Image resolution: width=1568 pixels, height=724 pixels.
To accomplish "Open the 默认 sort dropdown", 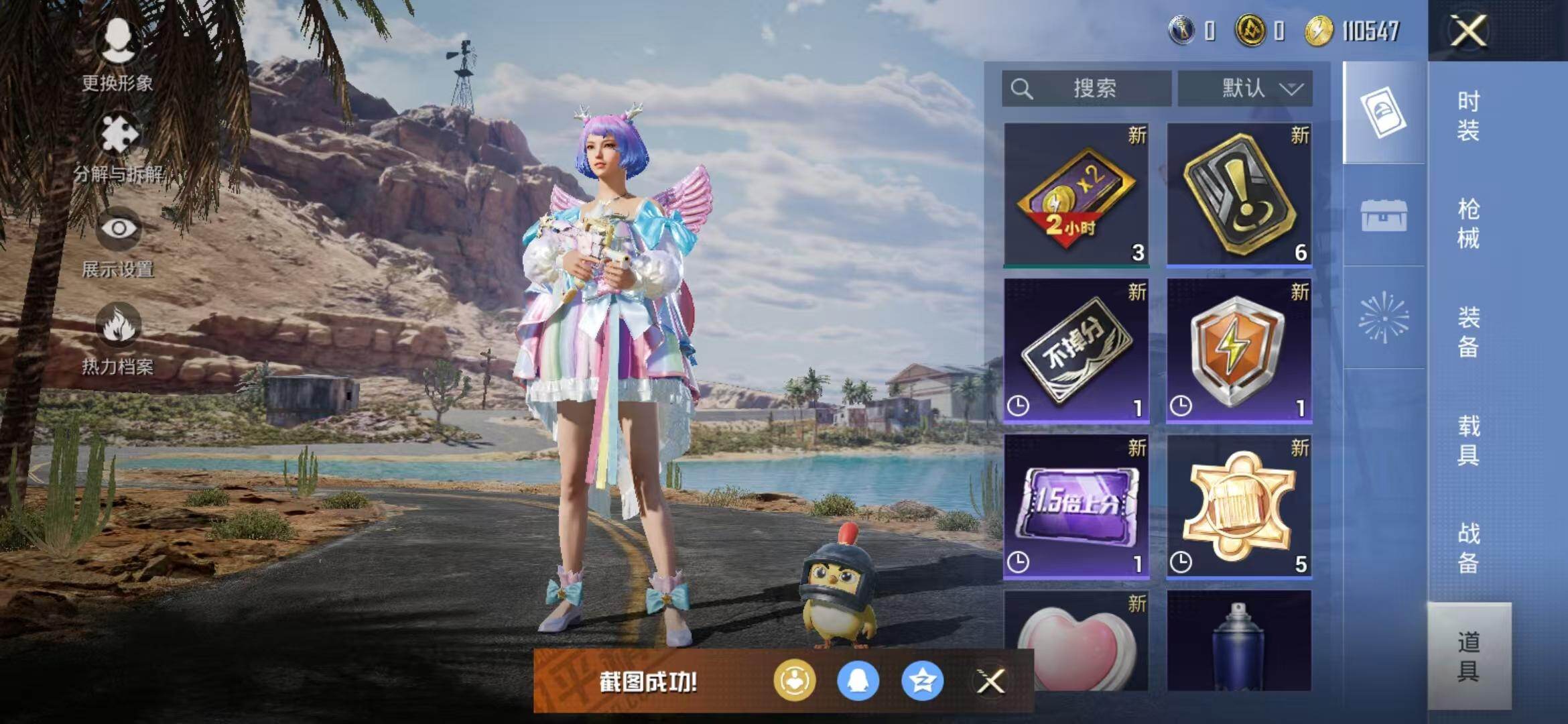I will pos(1245,88).
